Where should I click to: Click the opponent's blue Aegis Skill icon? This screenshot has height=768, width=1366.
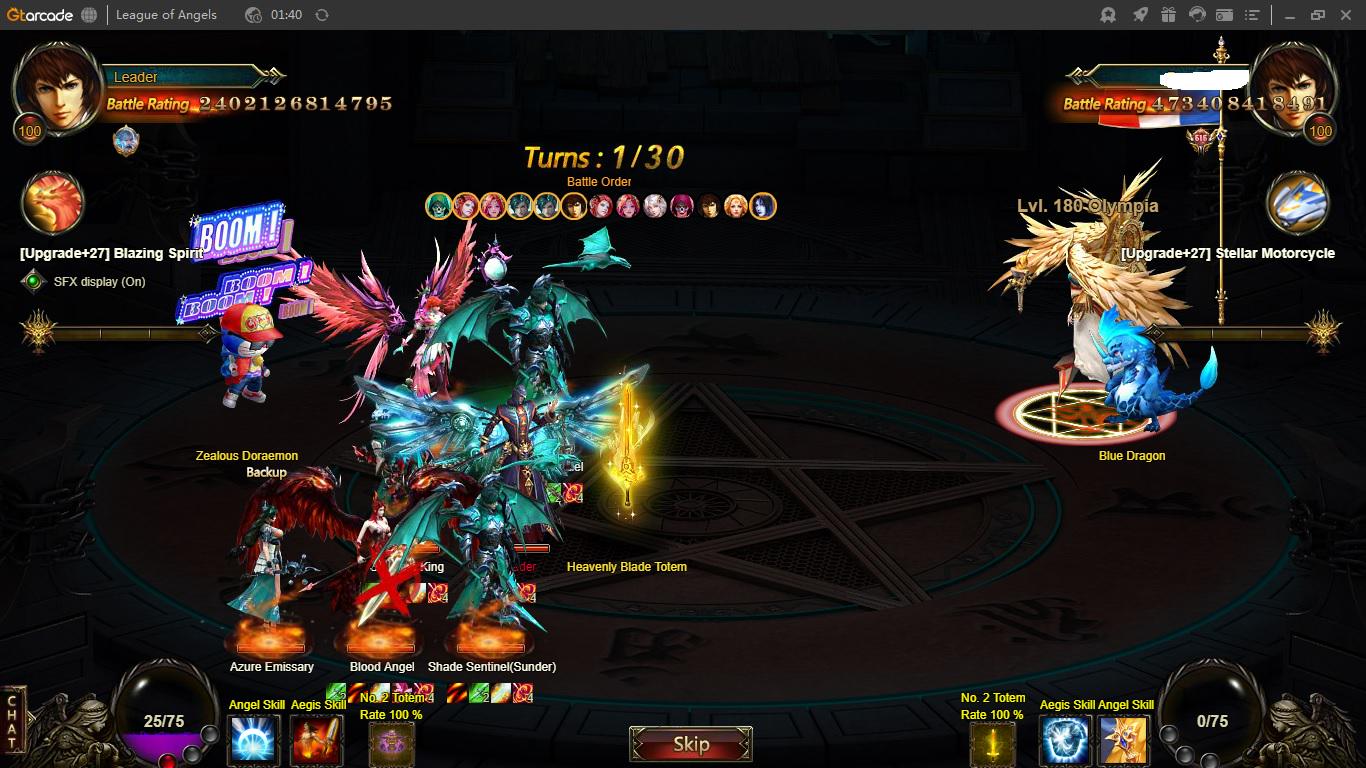point(1066,741)
